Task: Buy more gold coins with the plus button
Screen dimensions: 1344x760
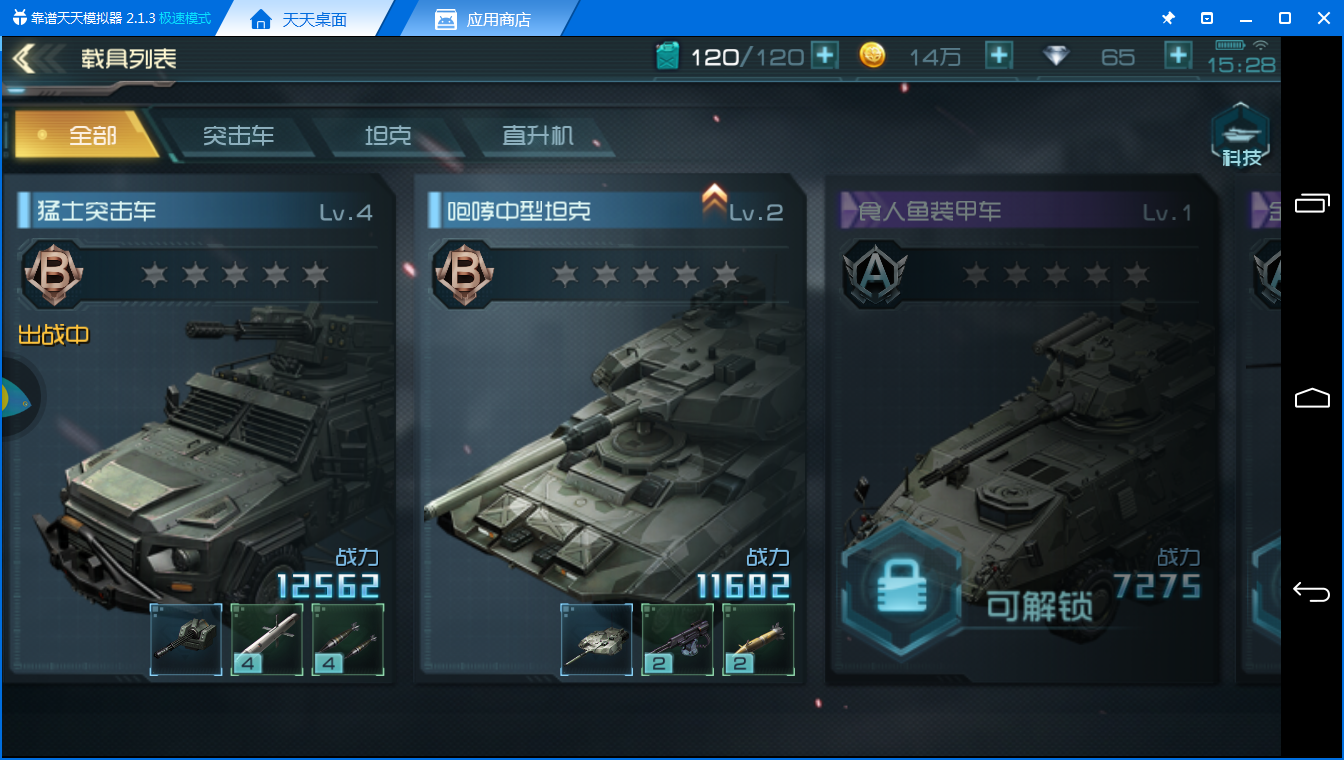Action: pos(998,56)
